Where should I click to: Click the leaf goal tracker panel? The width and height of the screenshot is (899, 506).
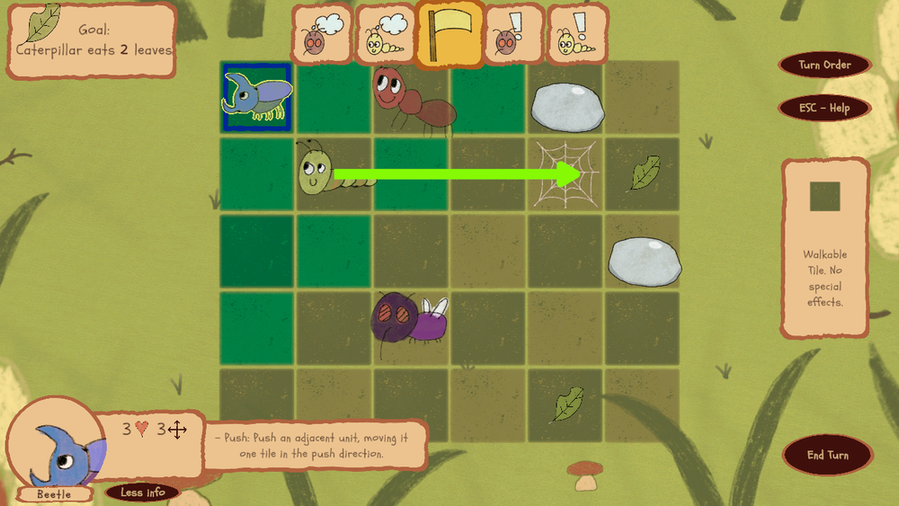pos(91,41)
